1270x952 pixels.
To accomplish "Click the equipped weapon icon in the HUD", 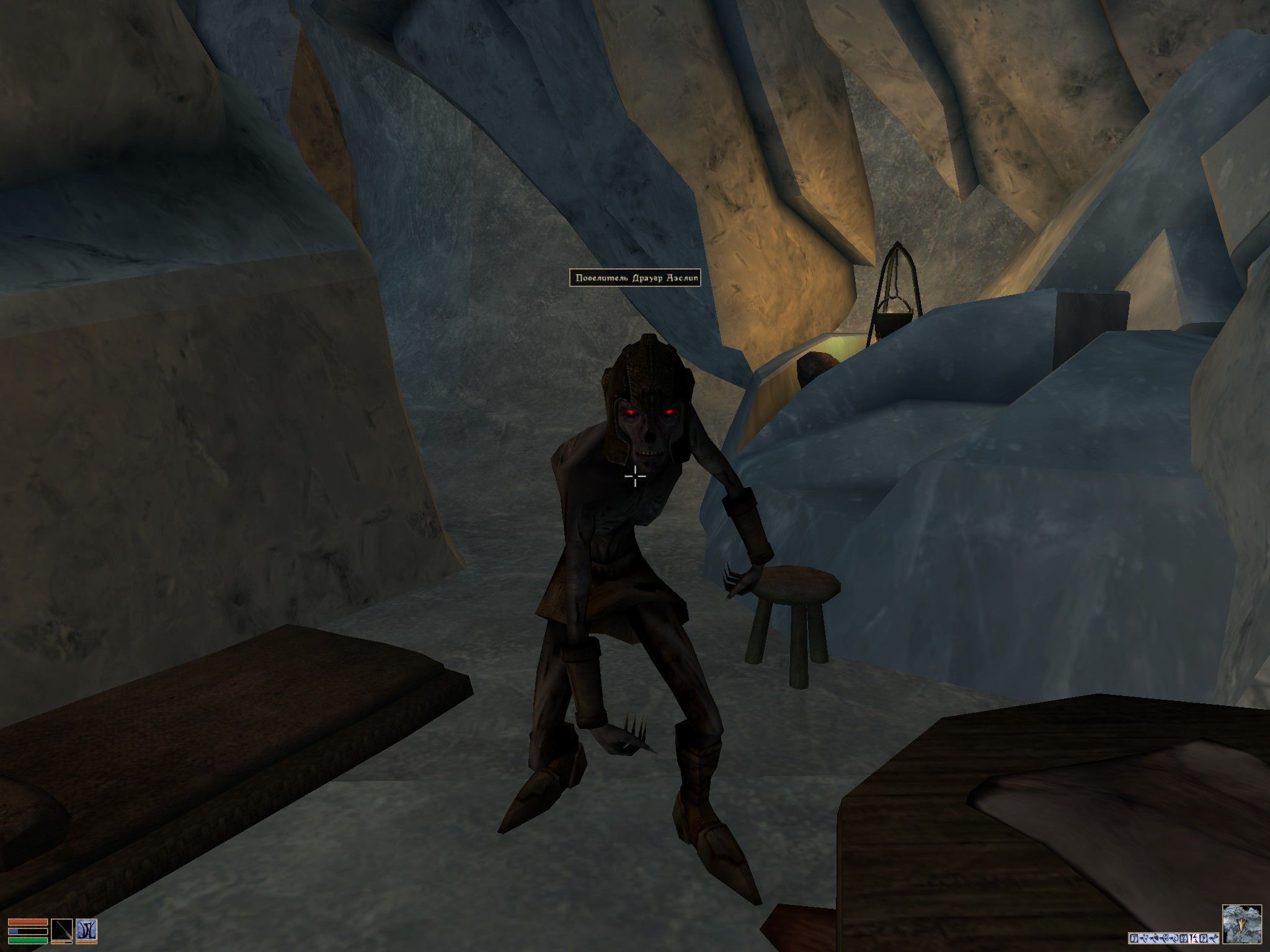I will (62, 930).
